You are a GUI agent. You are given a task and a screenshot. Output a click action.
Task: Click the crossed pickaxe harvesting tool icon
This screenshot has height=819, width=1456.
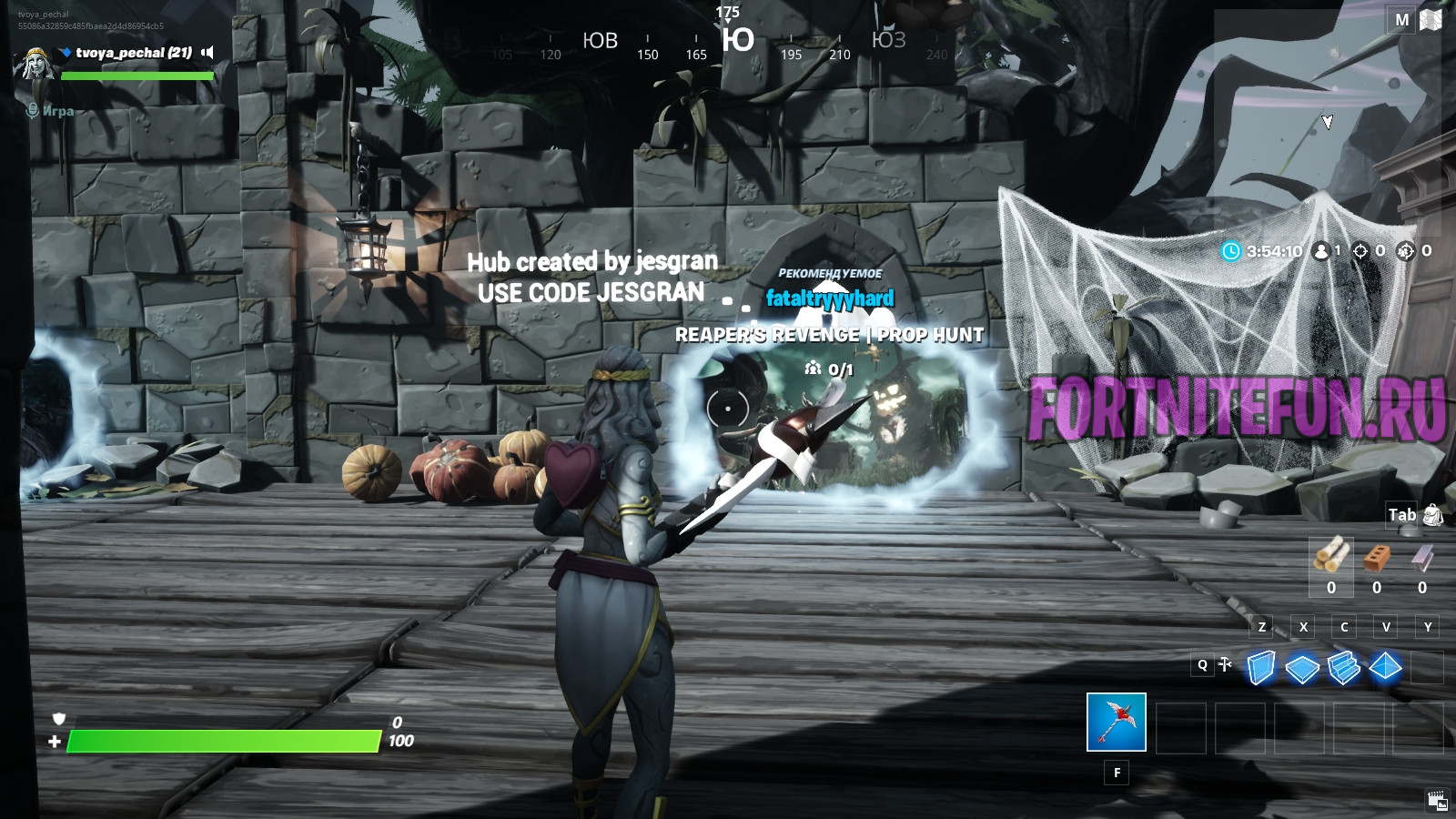coord(1226,664)
